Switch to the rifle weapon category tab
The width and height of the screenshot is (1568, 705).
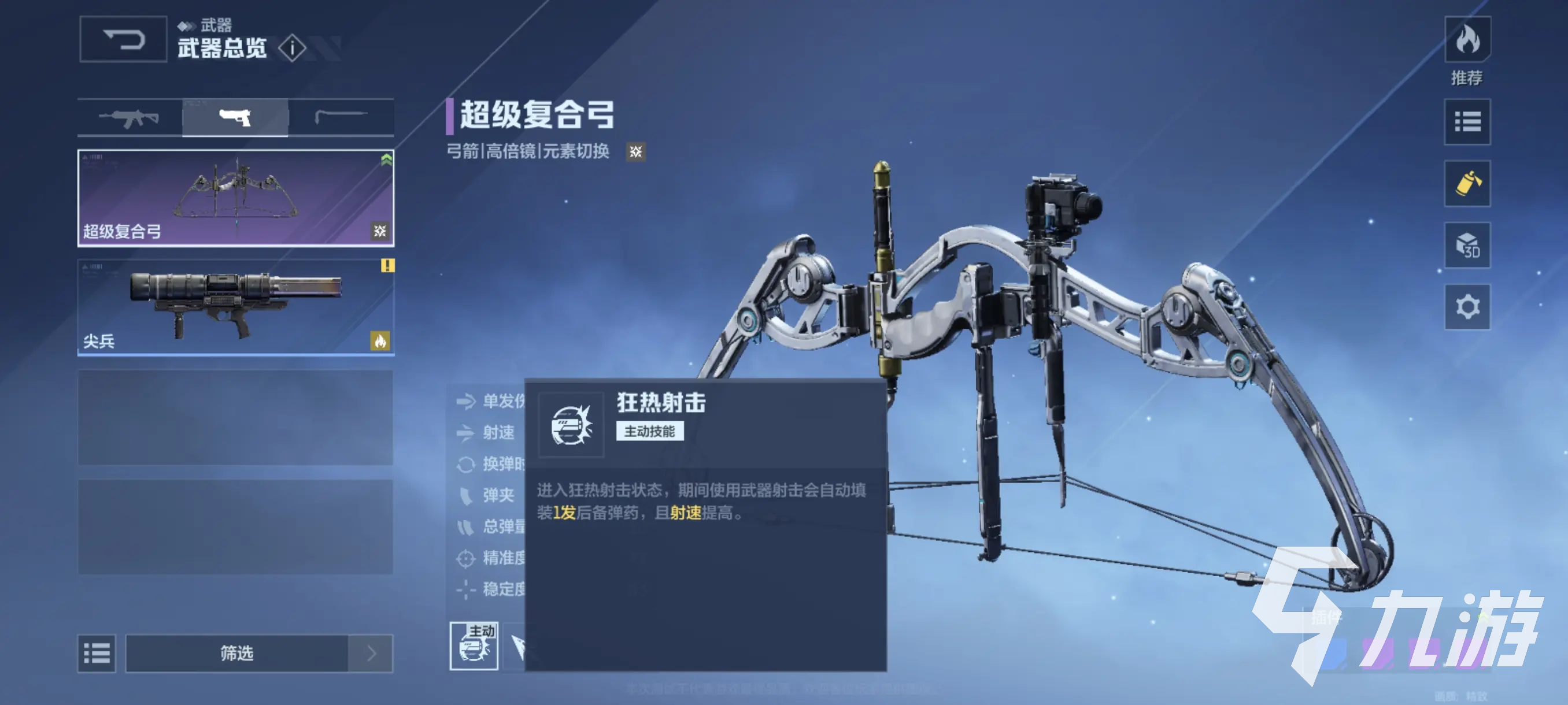pos(129,117)
